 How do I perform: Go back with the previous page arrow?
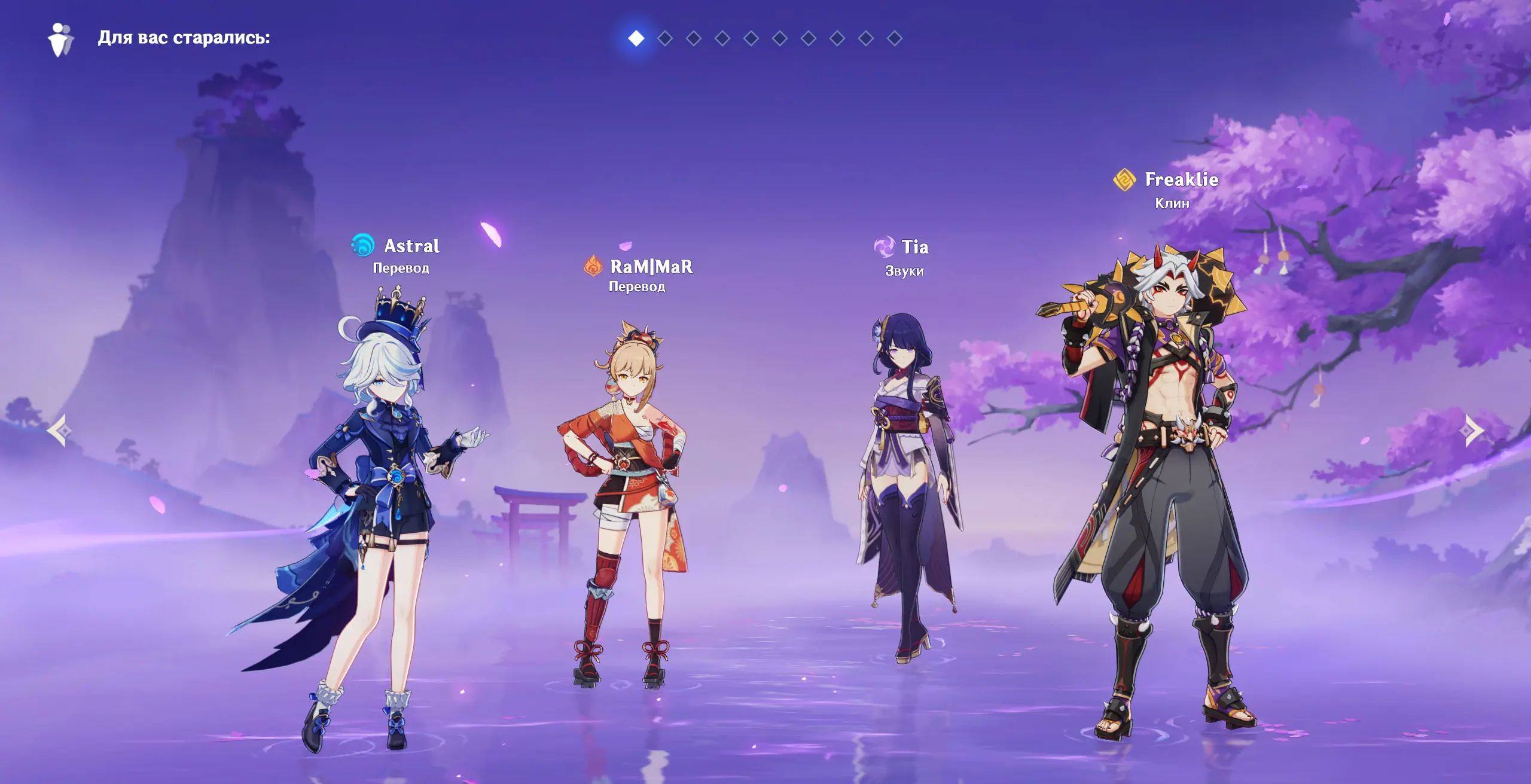click(59, 430)
